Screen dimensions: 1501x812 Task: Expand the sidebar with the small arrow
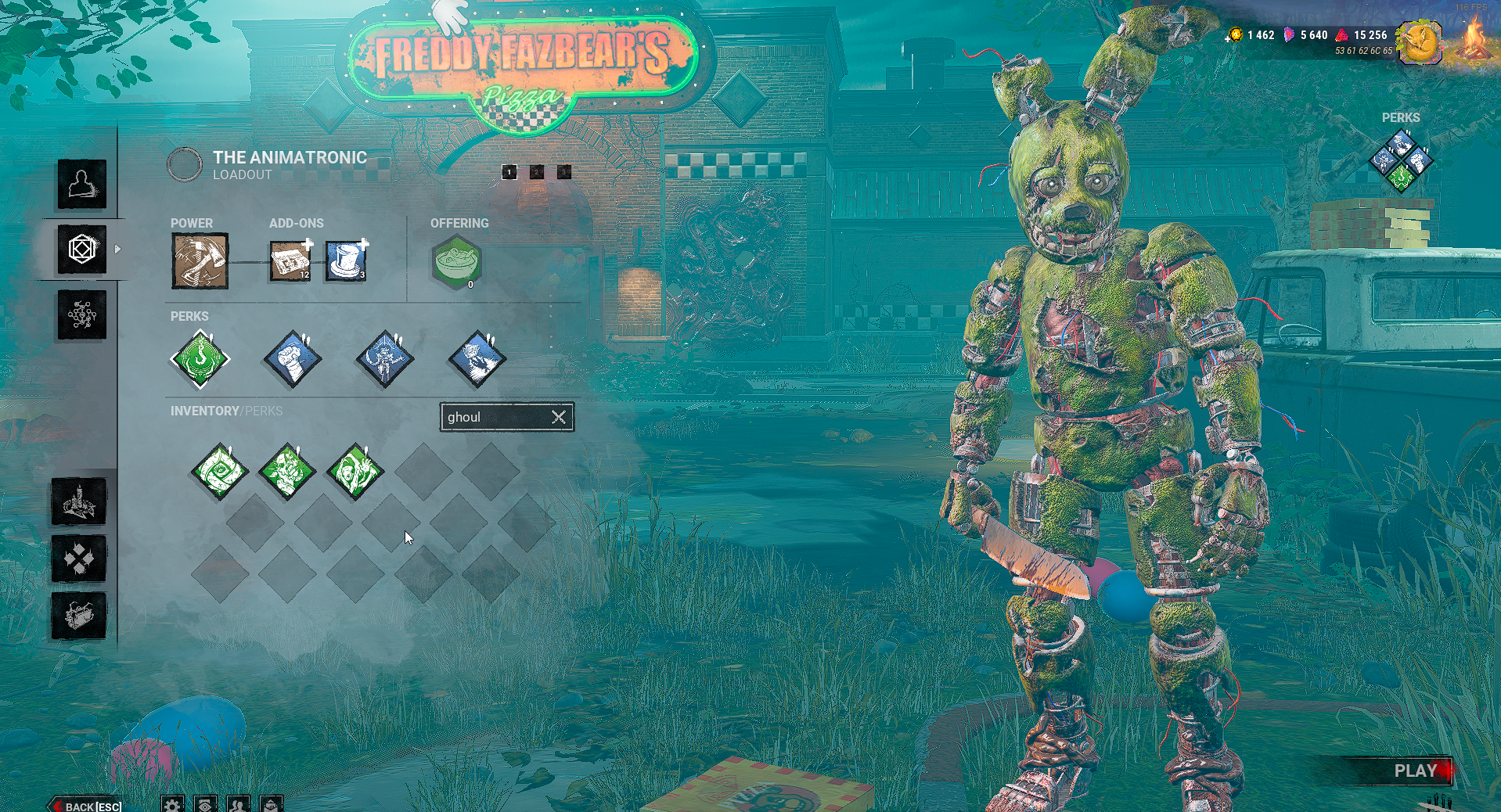pyautogui.click(x=117, y=250)
